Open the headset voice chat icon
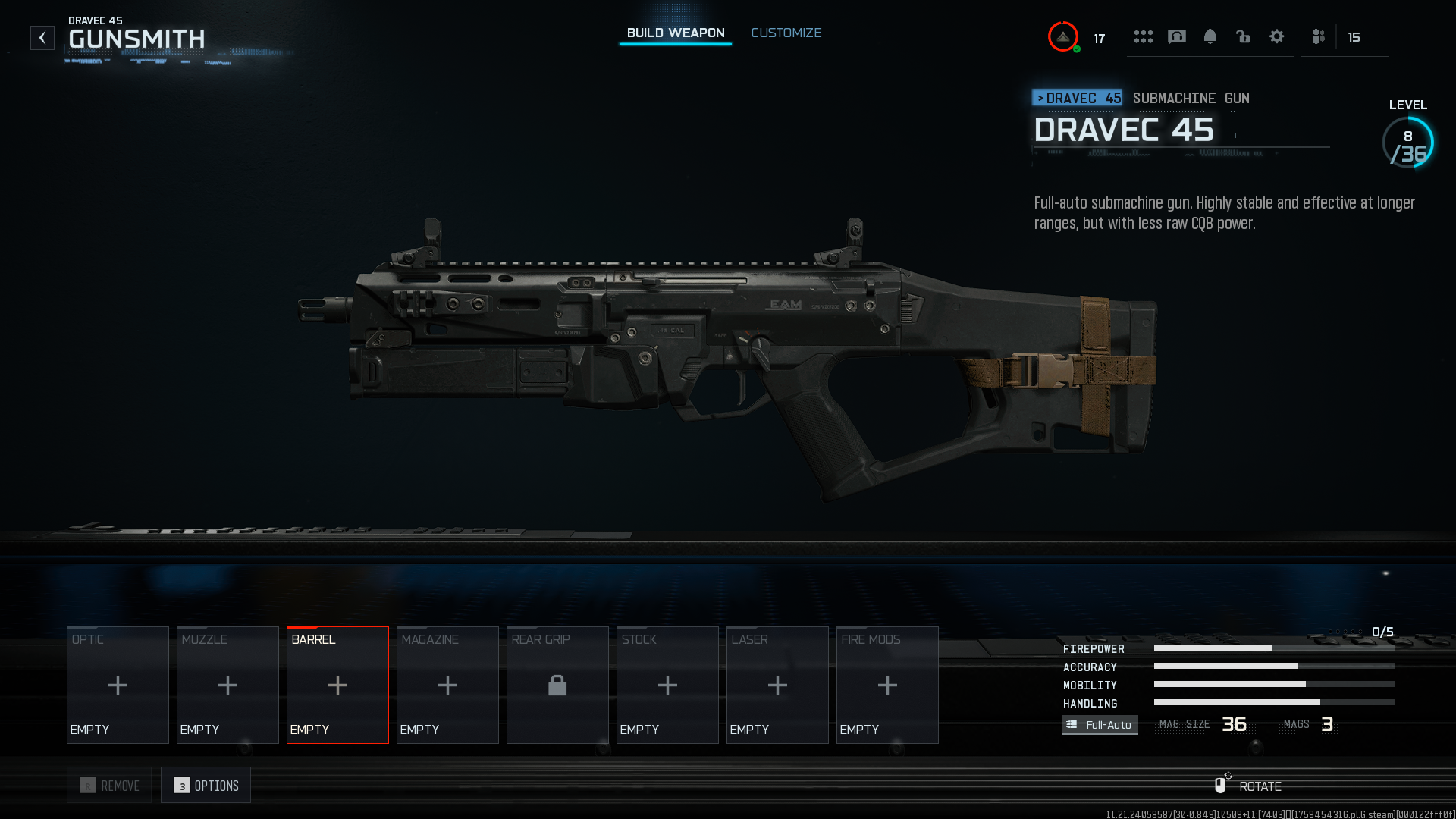 click(x=1176, y=36)
